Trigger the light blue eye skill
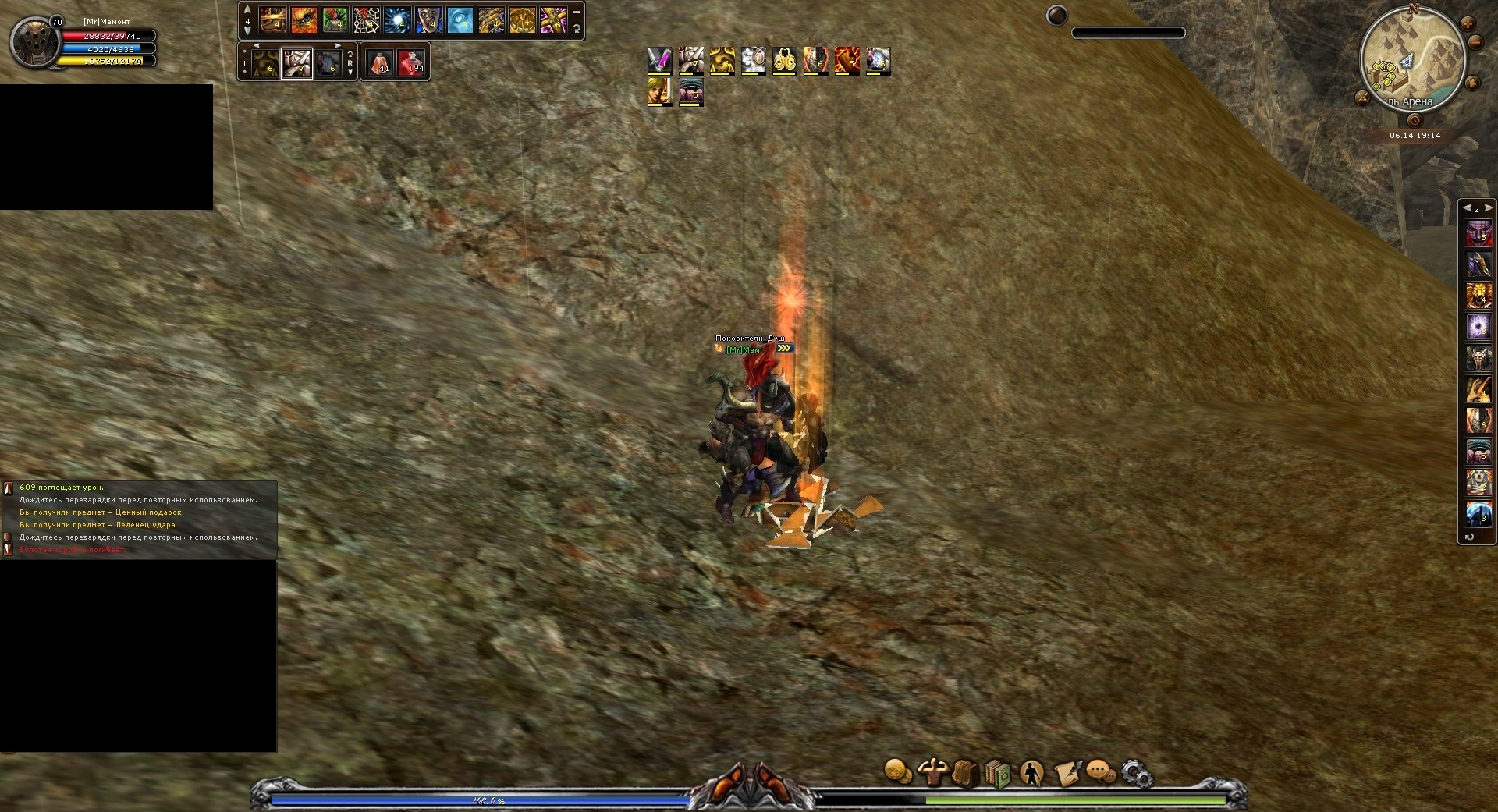This screenshot has width=1498, height=812. [x=460, y=20]
